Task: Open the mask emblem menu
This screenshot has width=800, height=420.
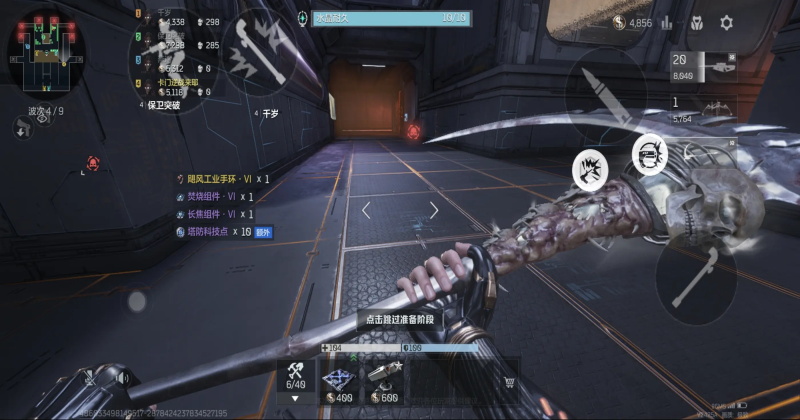Action: pyautogui.click(x=697, y=22)
